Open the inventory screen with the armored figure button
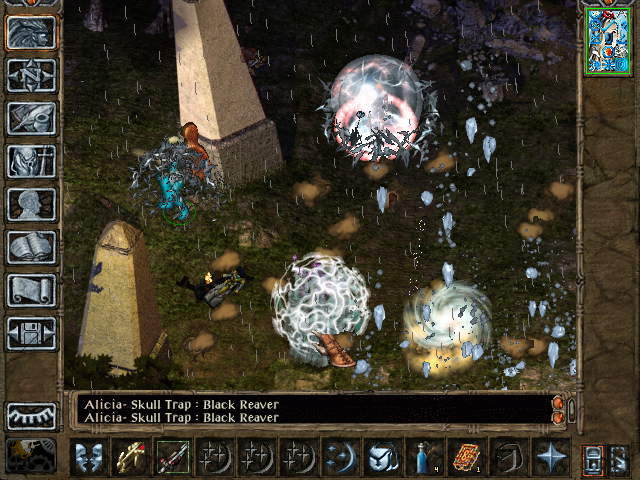640x480 pixels. click(x=32, y=162)
